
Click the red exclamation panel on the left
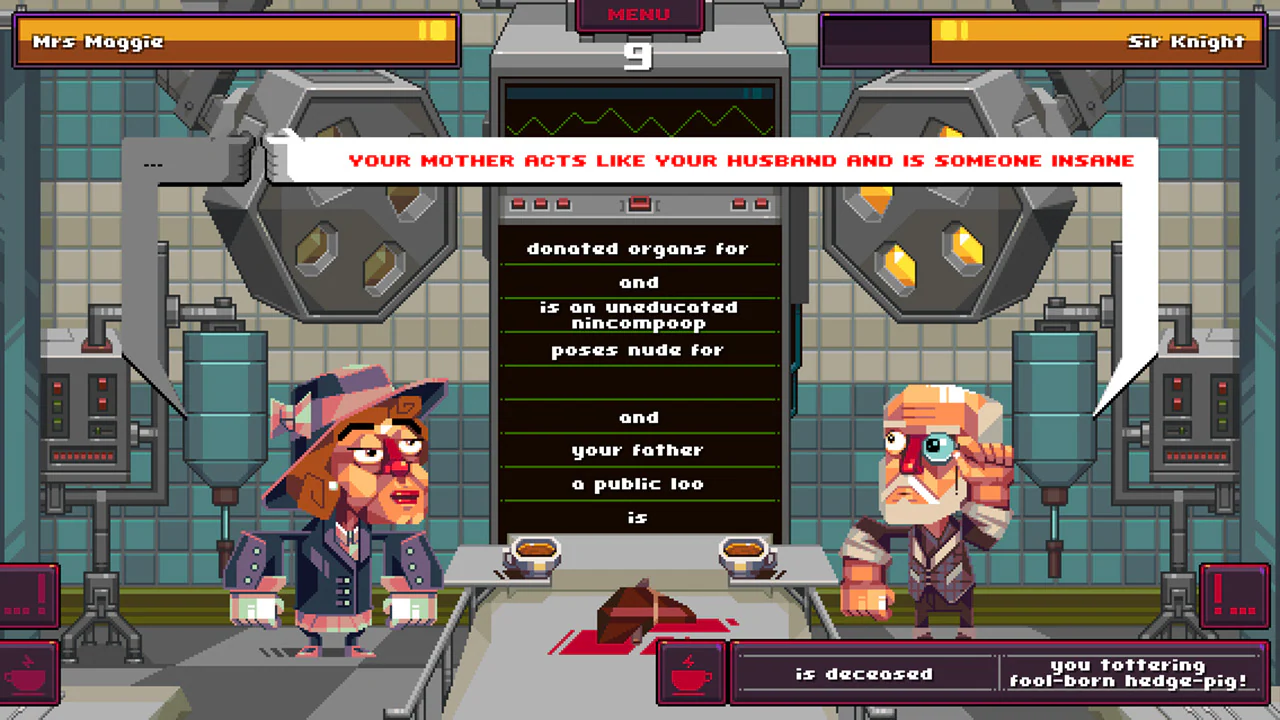pyautogui.click(x=25, y=595)
